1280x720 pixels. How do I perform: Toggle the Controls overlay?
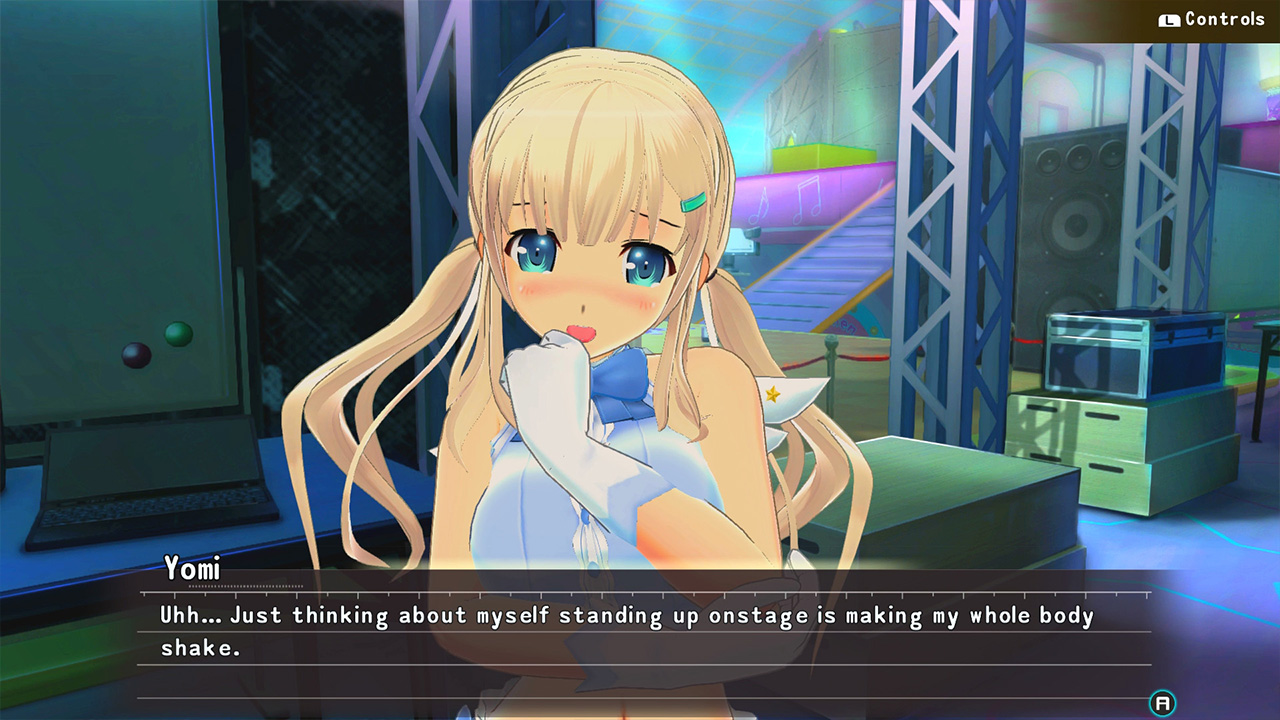tap(1212, 17)
